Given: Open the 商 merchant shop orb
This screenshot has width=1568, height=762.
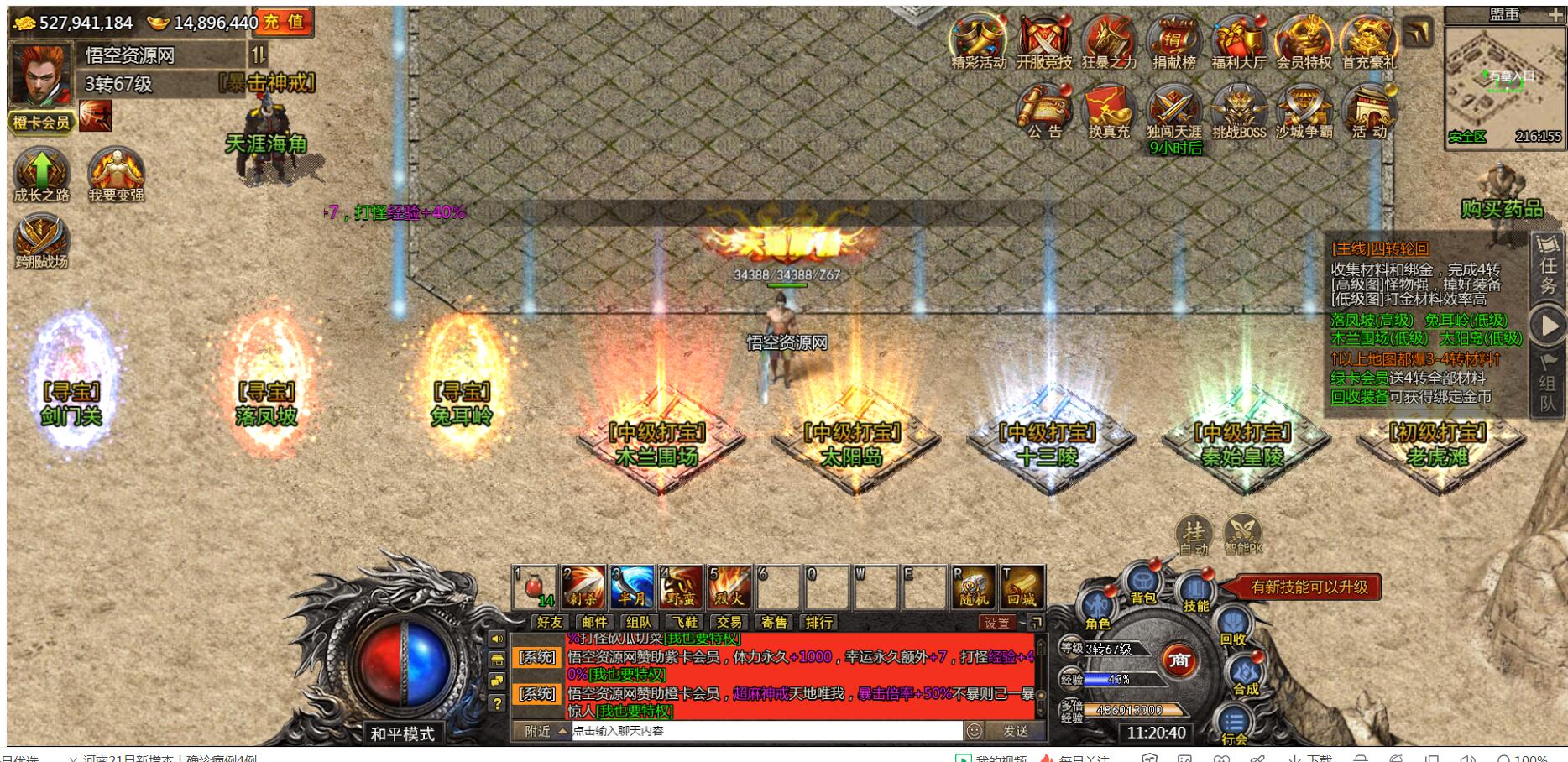Looking at the screenshot, I should (1179, 661).
